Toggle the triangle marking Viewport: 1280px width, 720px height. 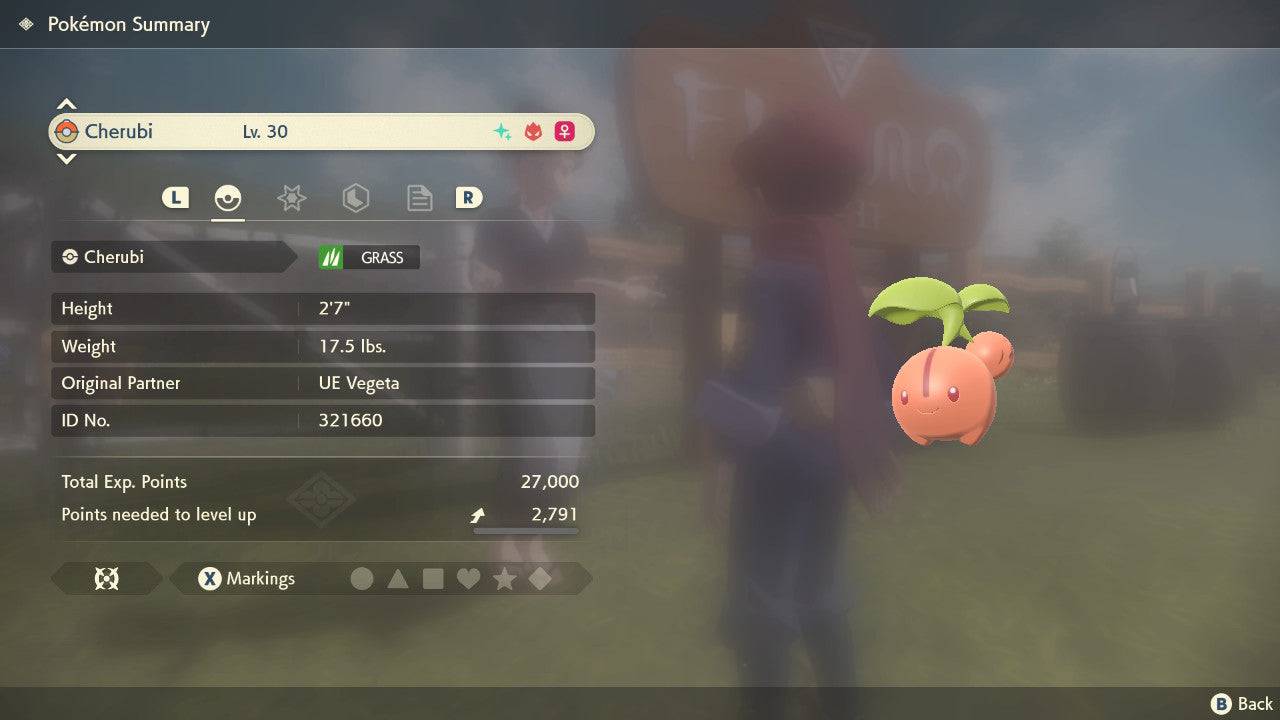[x=398, y=579]
